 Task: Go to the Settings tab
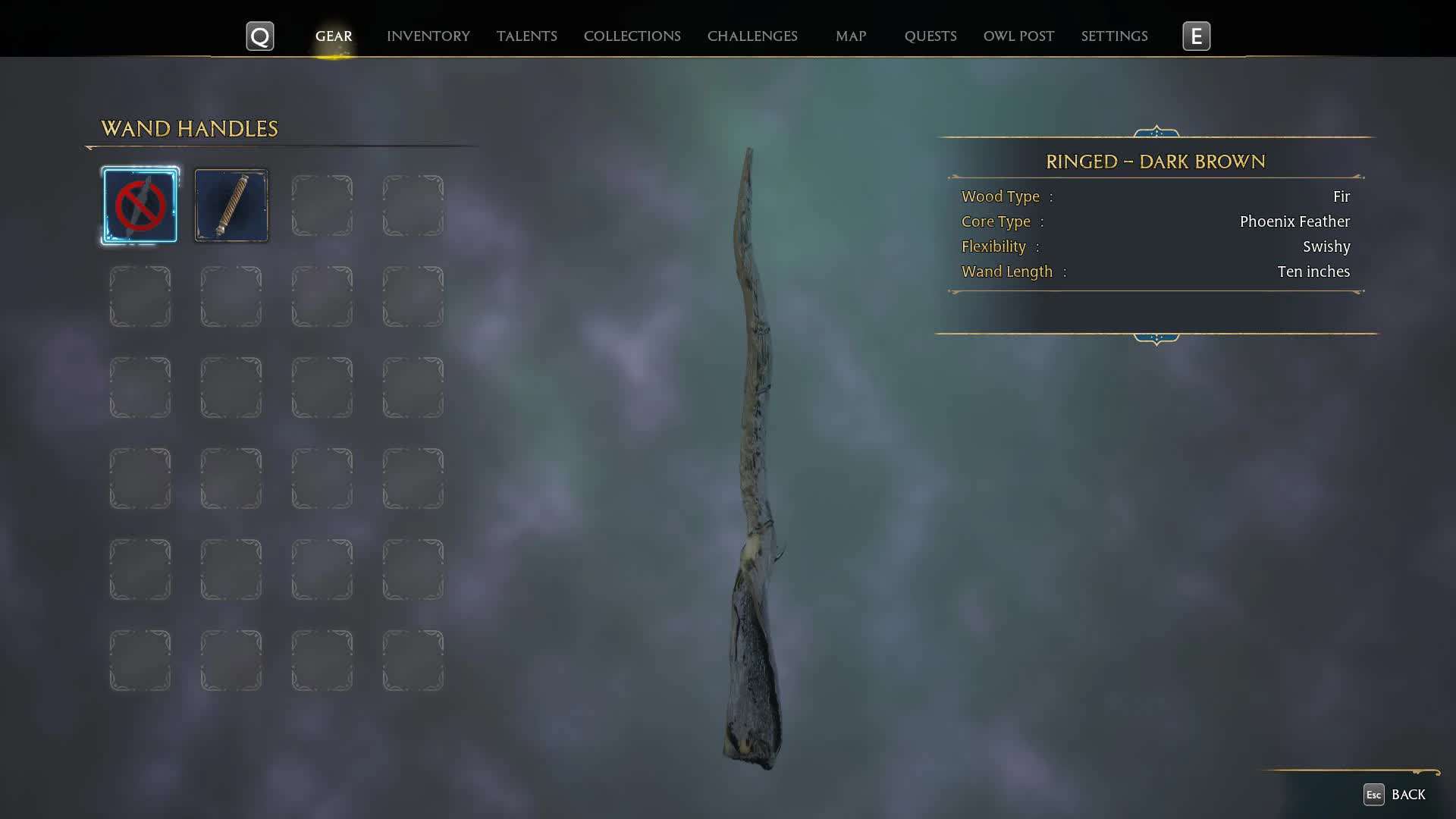(1113, 36)
